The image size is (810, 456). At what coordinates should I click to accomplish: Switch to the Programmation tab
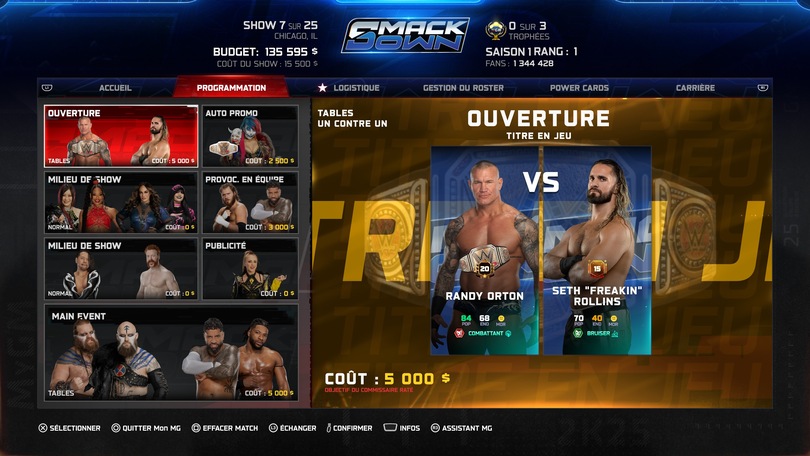231,88
